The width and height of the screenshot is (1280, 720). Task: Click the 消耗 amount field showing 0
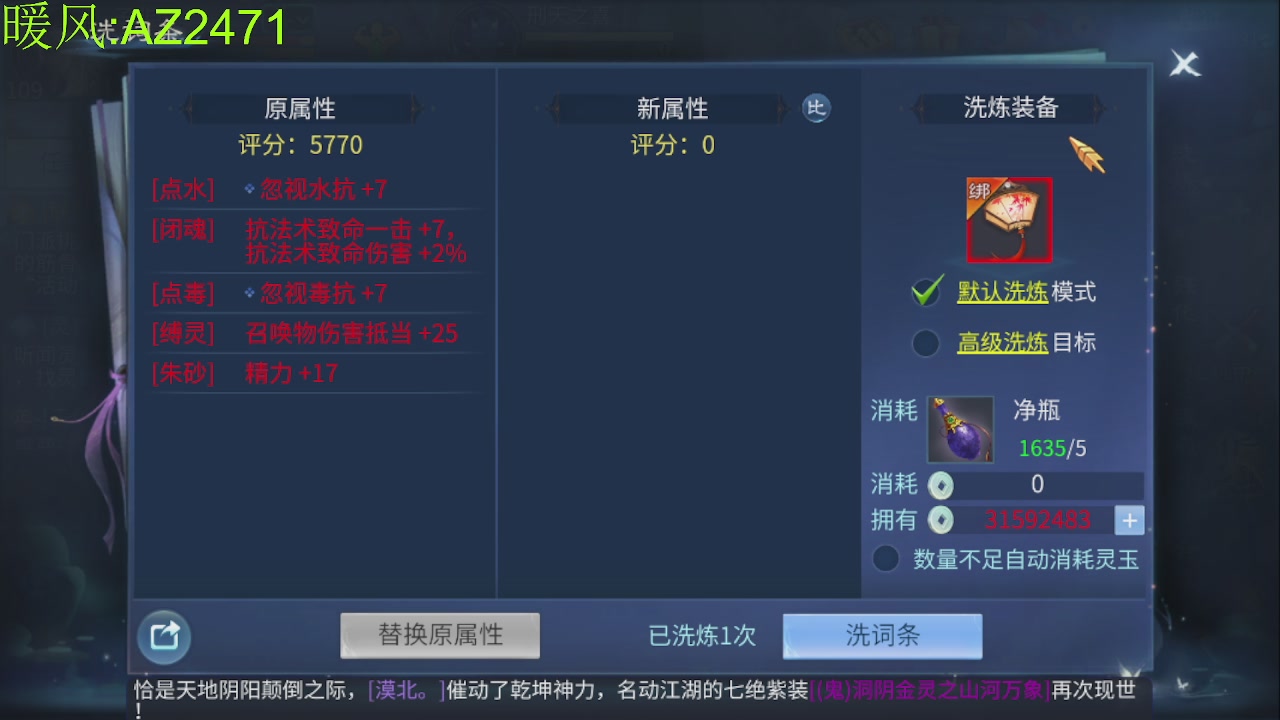(x=1038, y=485)
